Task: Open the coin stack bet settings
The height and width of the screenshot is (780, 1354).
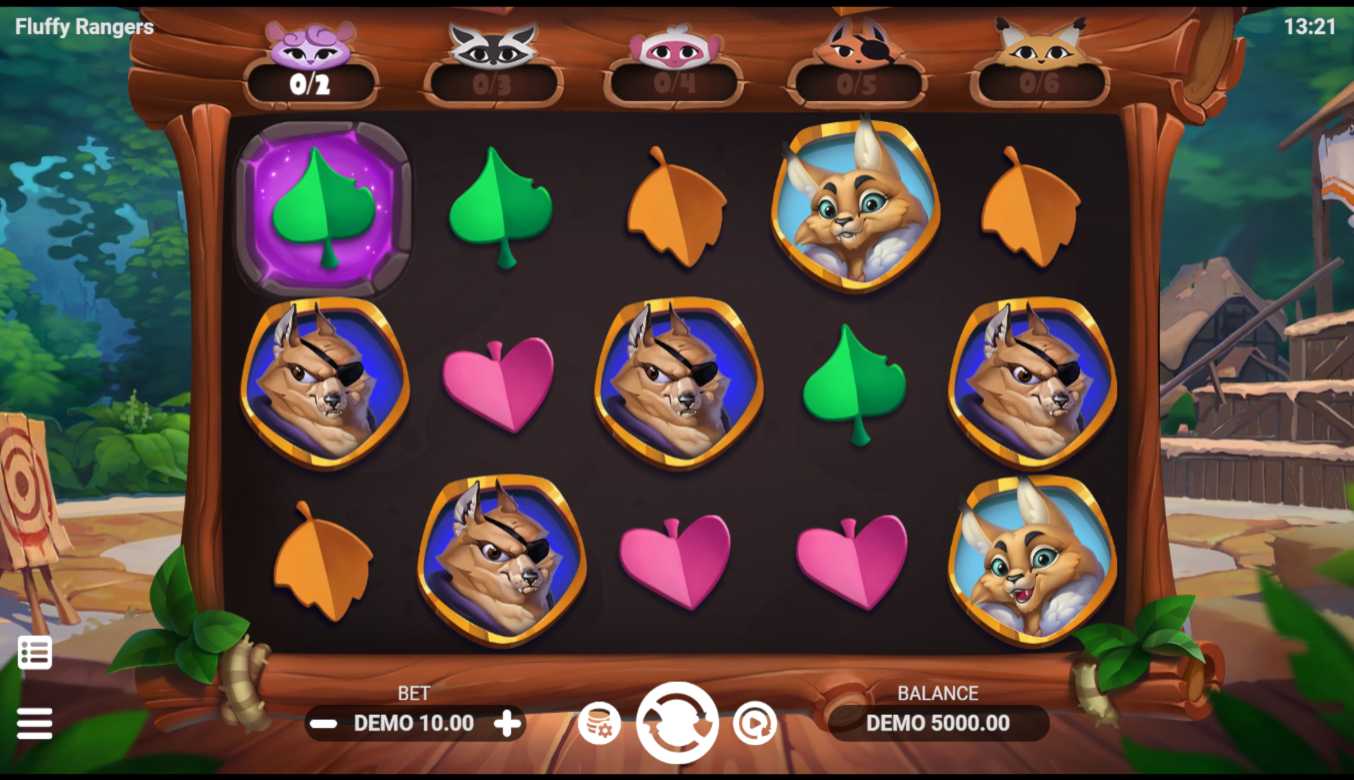Action: click(599, 723)
